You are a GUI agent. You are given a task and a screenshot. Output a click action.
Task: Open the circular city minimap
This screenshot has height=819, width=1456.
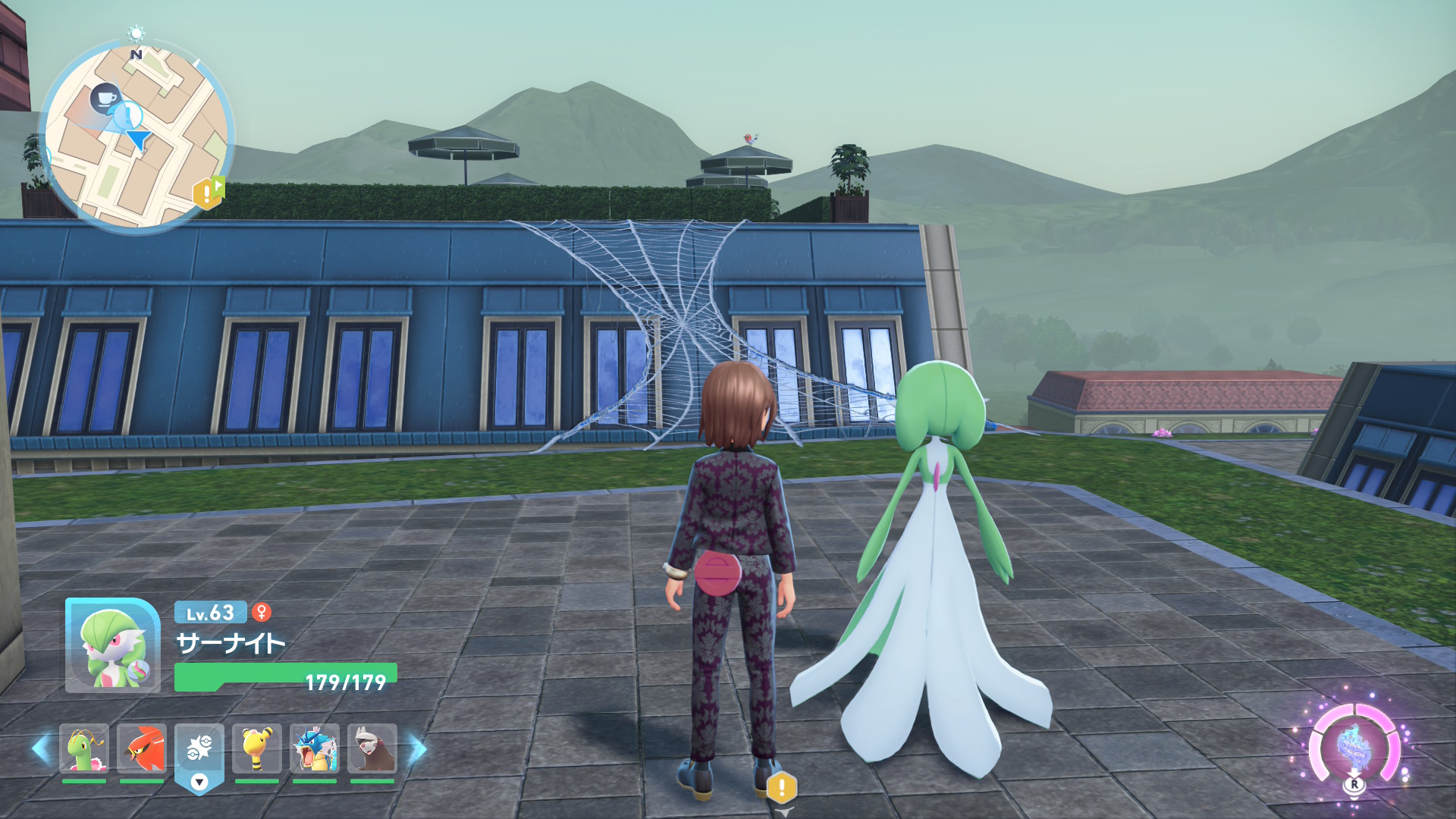coord(137,136)
